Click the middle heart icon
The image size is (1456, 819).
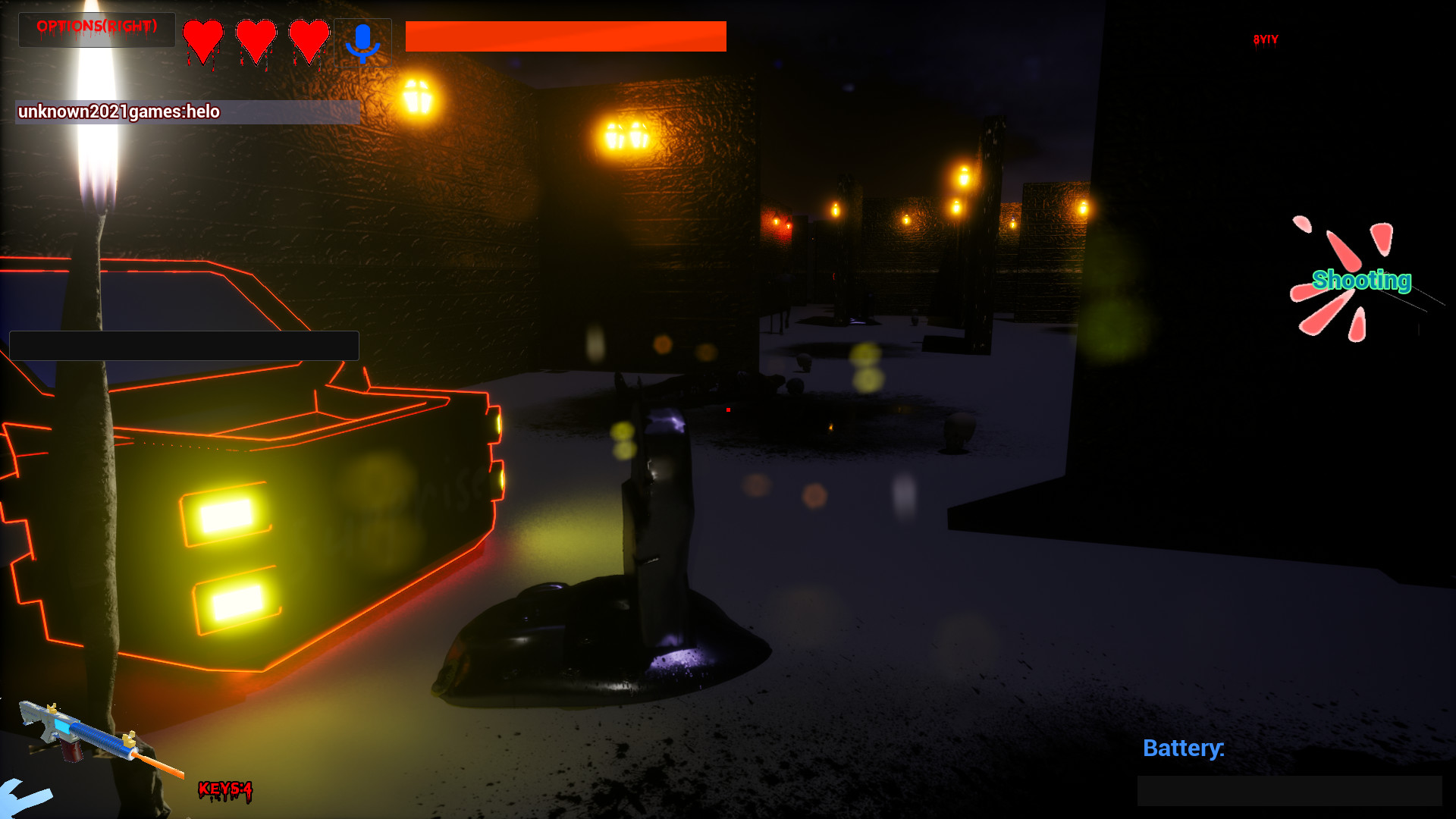click(x=256, y=38)
